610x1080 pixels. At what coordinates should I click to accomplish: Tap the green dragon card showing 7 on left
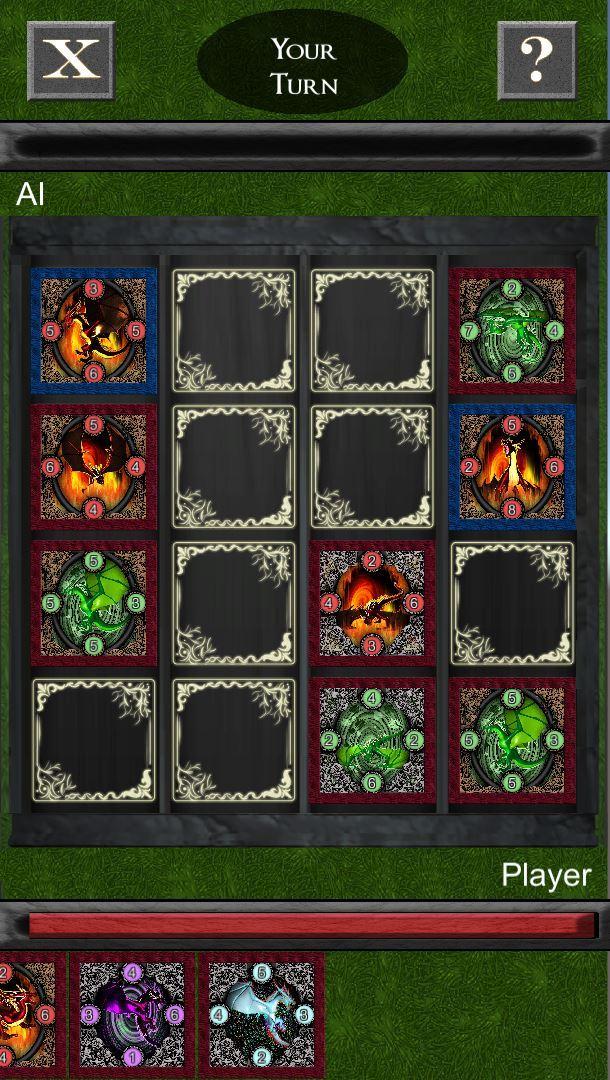(x=512, y=330)
